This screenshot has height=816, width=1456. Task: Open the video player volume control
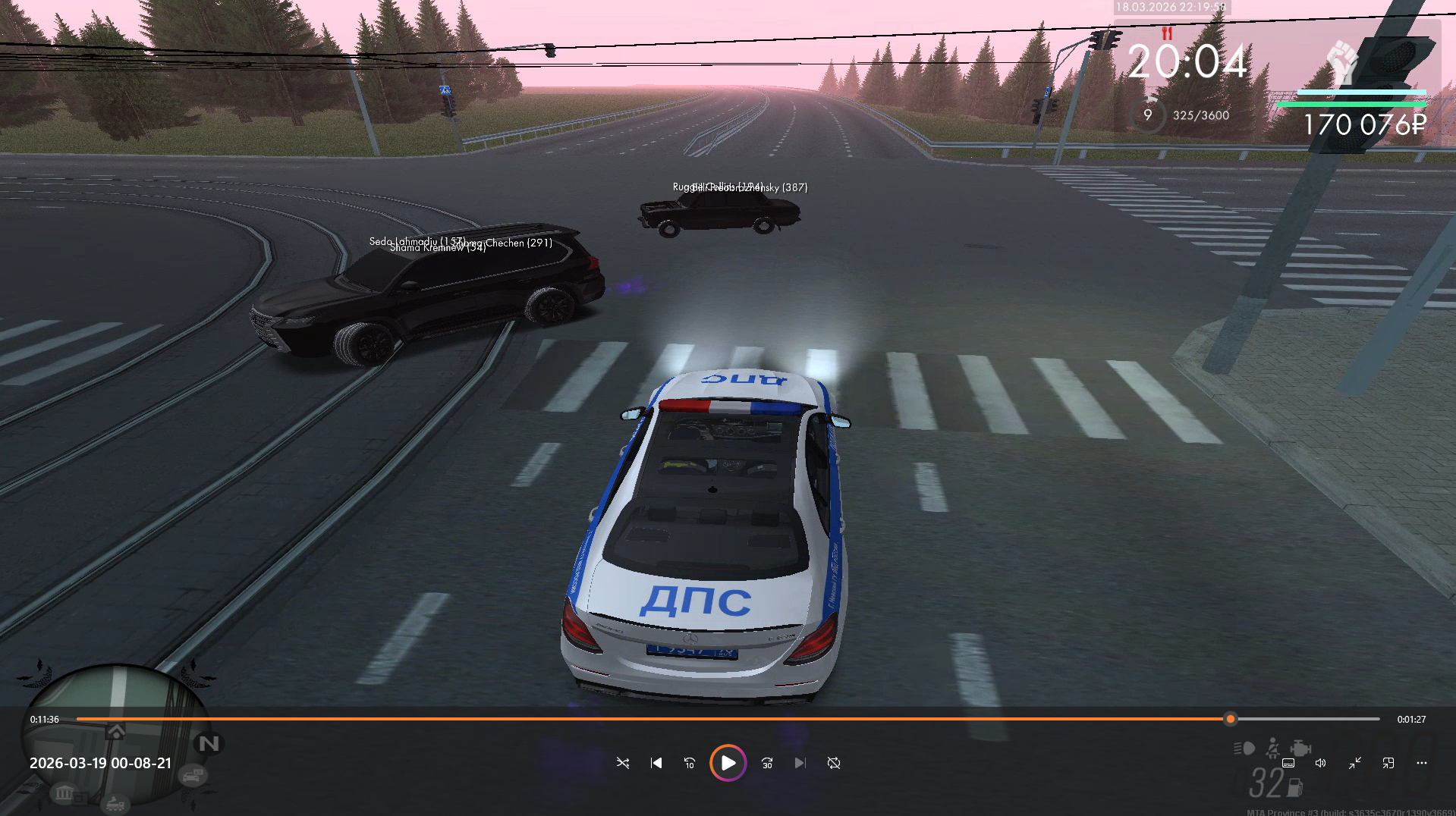1321,763
